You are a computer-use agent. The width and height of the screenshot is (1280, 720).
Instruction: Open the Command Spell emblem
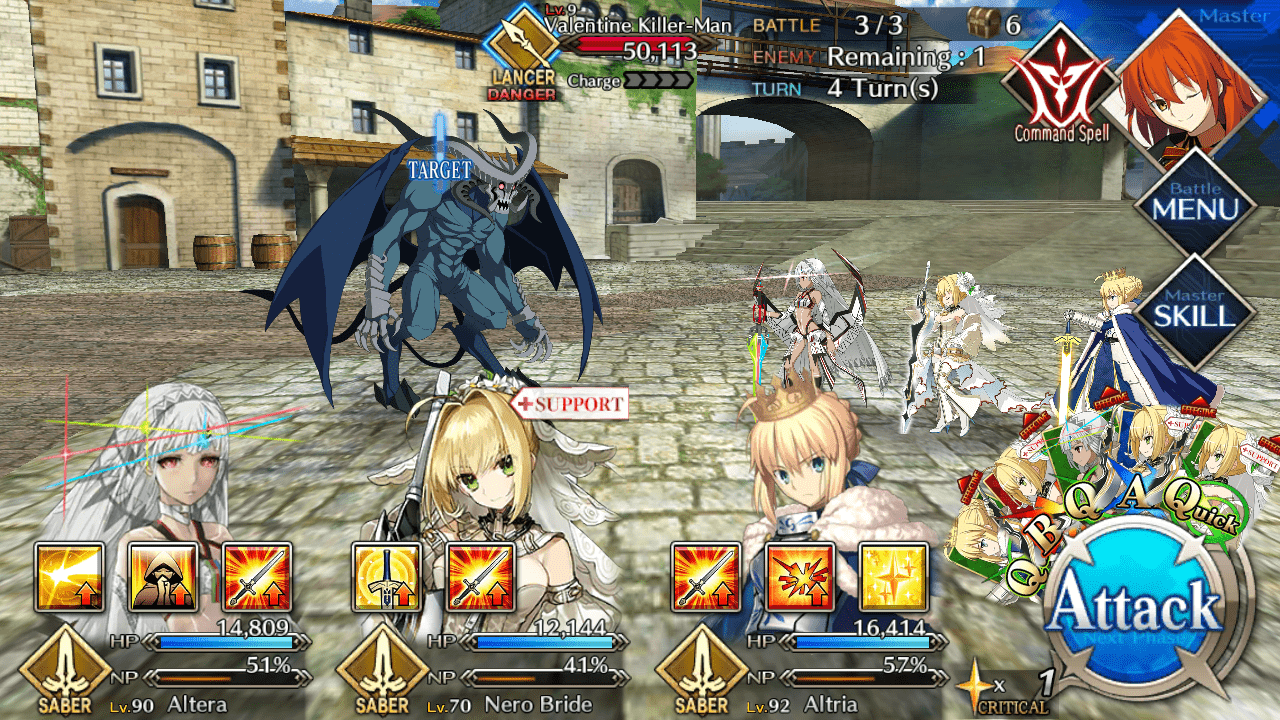1061,85
